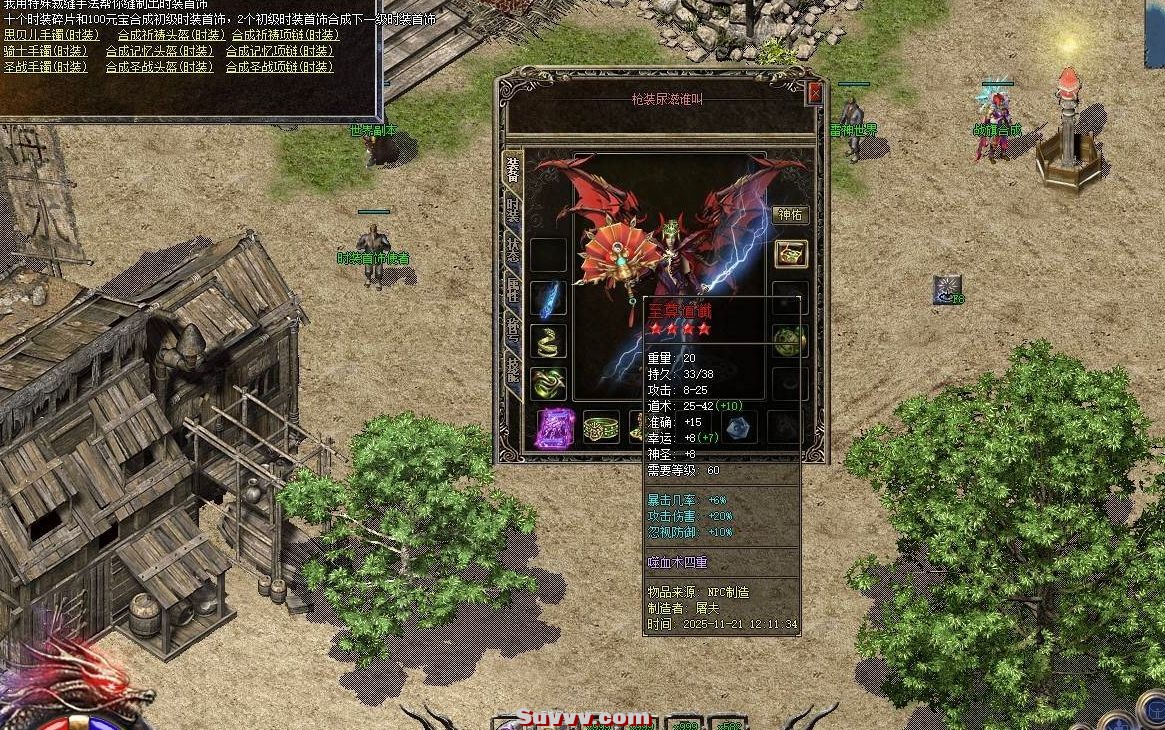This screenshot has height=730, width=1165.
Task: Select 圣战手镯(时装) dialogue option
Action: point(46,67)
